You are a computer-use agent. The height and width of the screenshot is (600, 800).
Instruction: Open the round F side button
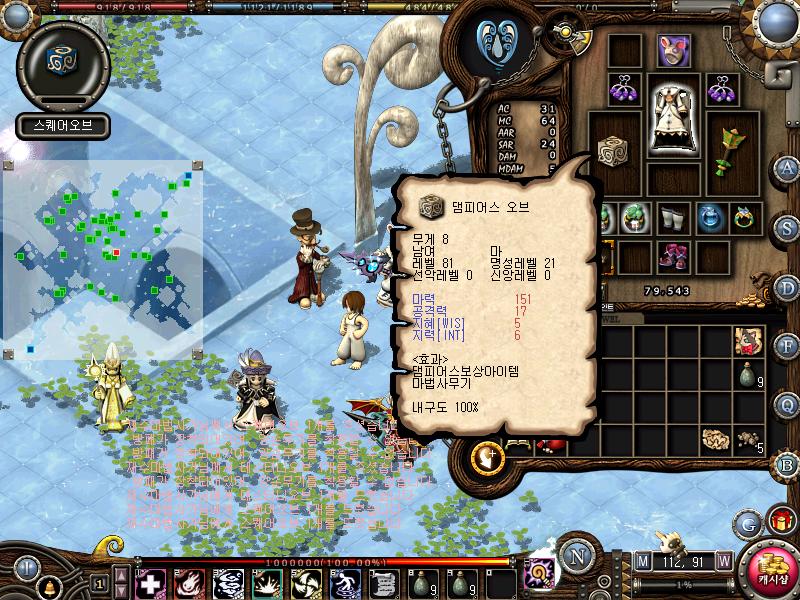[787, 345]
